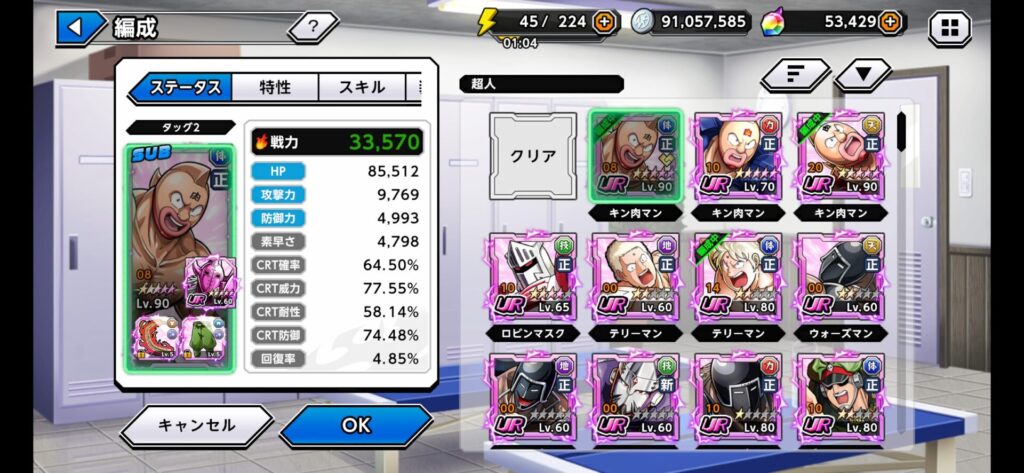This screenshot has height=473, width=1024.
Task: Select the highlighted Lv.90 キン肉マン card
Action: [634, 156]
